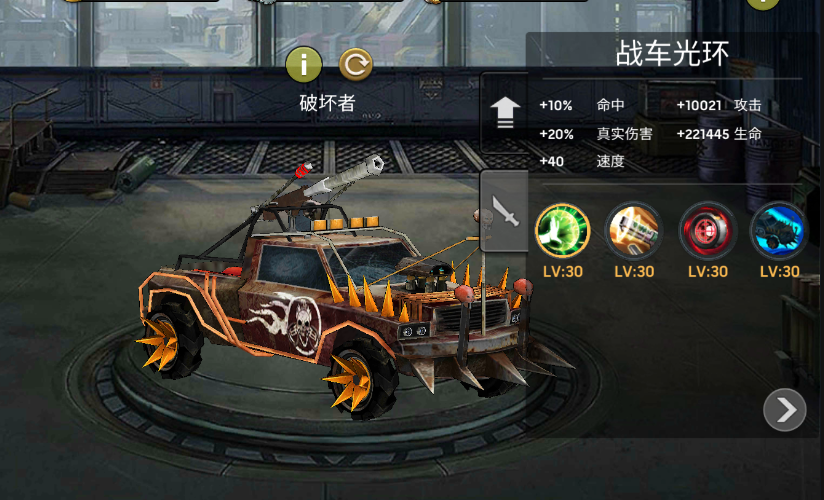Select the green swirl aura skill
Image resolution: width=824 pixels, height=500 pixels.
coord(562,228)
